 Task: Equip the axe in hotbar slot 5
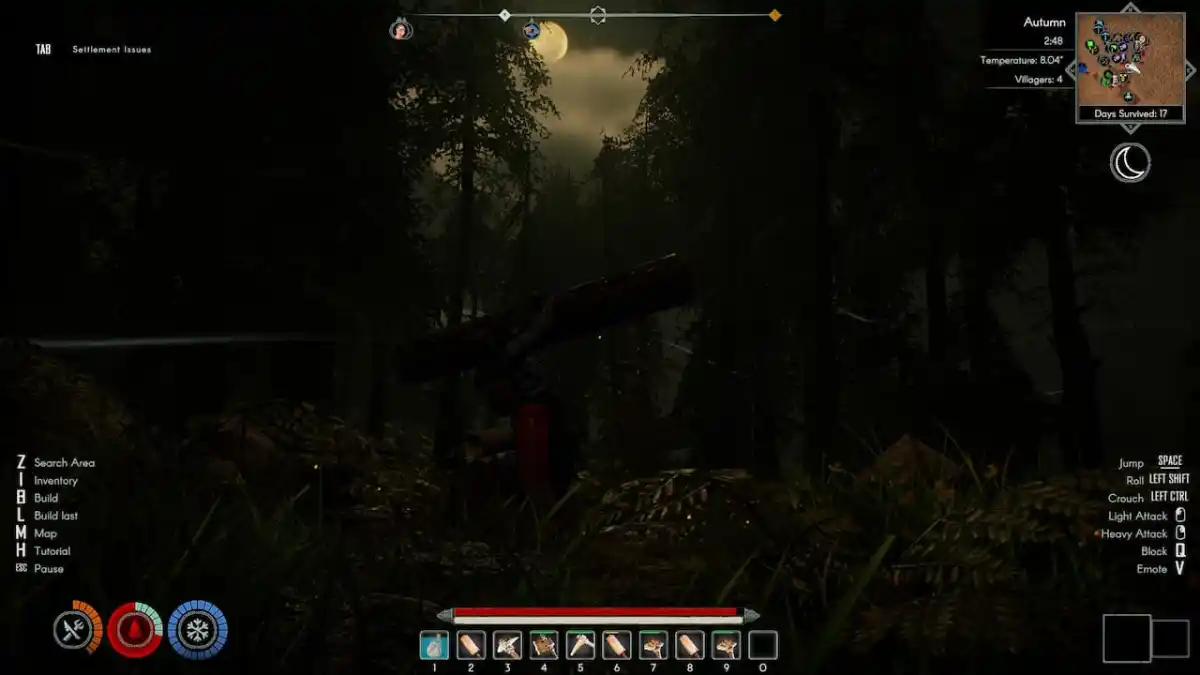[x=580, y=645]
